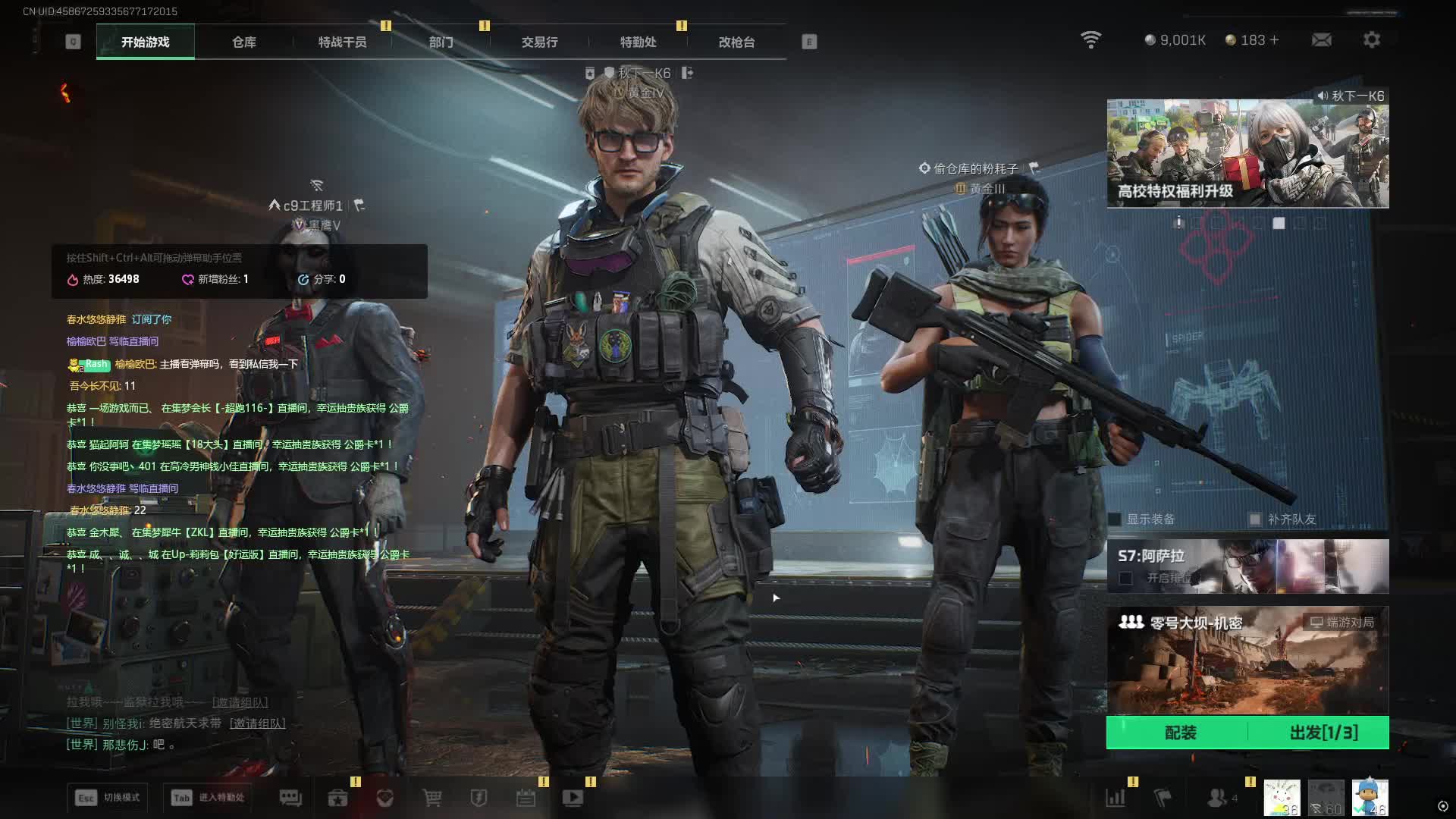Toggle the 显示装备 checkbox
Image resolution: width=1456 pixels, height=819 pixels.
pos(1115,519)
